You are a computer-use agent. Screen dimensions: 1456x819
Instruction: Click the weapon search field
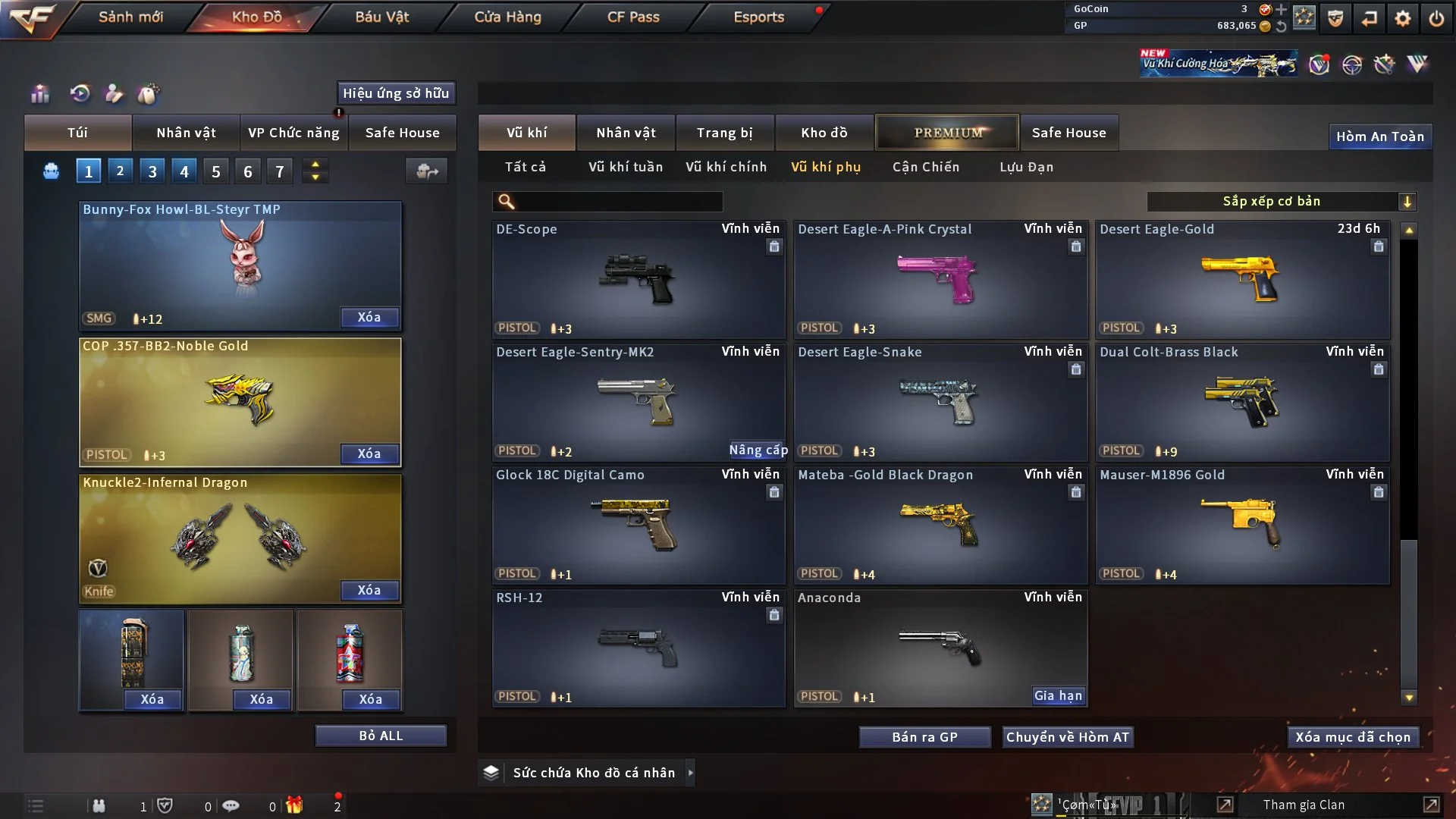618,201
